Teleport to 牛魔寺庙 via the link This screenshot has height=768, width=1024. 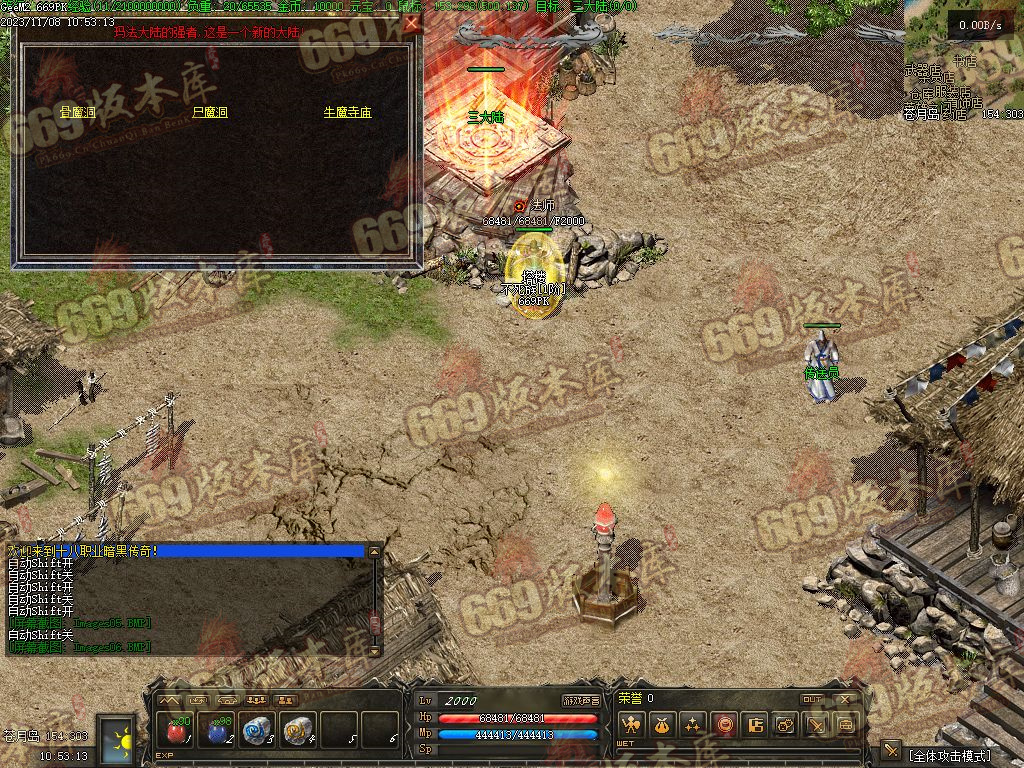[x=347, y=113]
